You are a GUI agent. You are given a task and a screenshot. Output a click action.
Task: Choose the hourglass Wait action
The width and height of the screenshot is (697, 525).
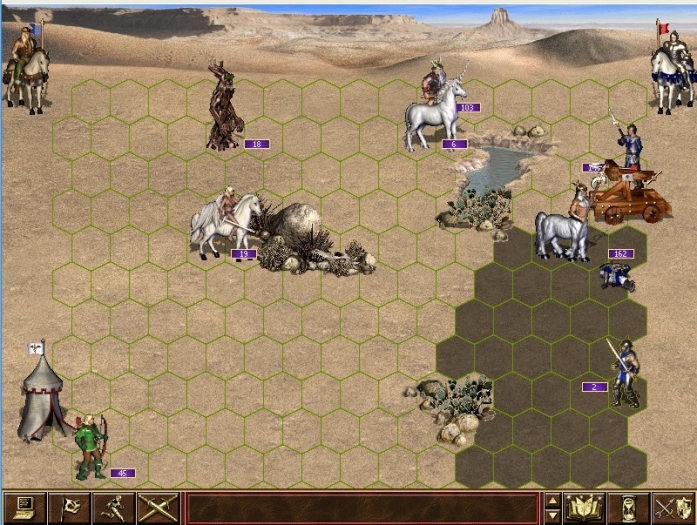(x=628, y=508)
